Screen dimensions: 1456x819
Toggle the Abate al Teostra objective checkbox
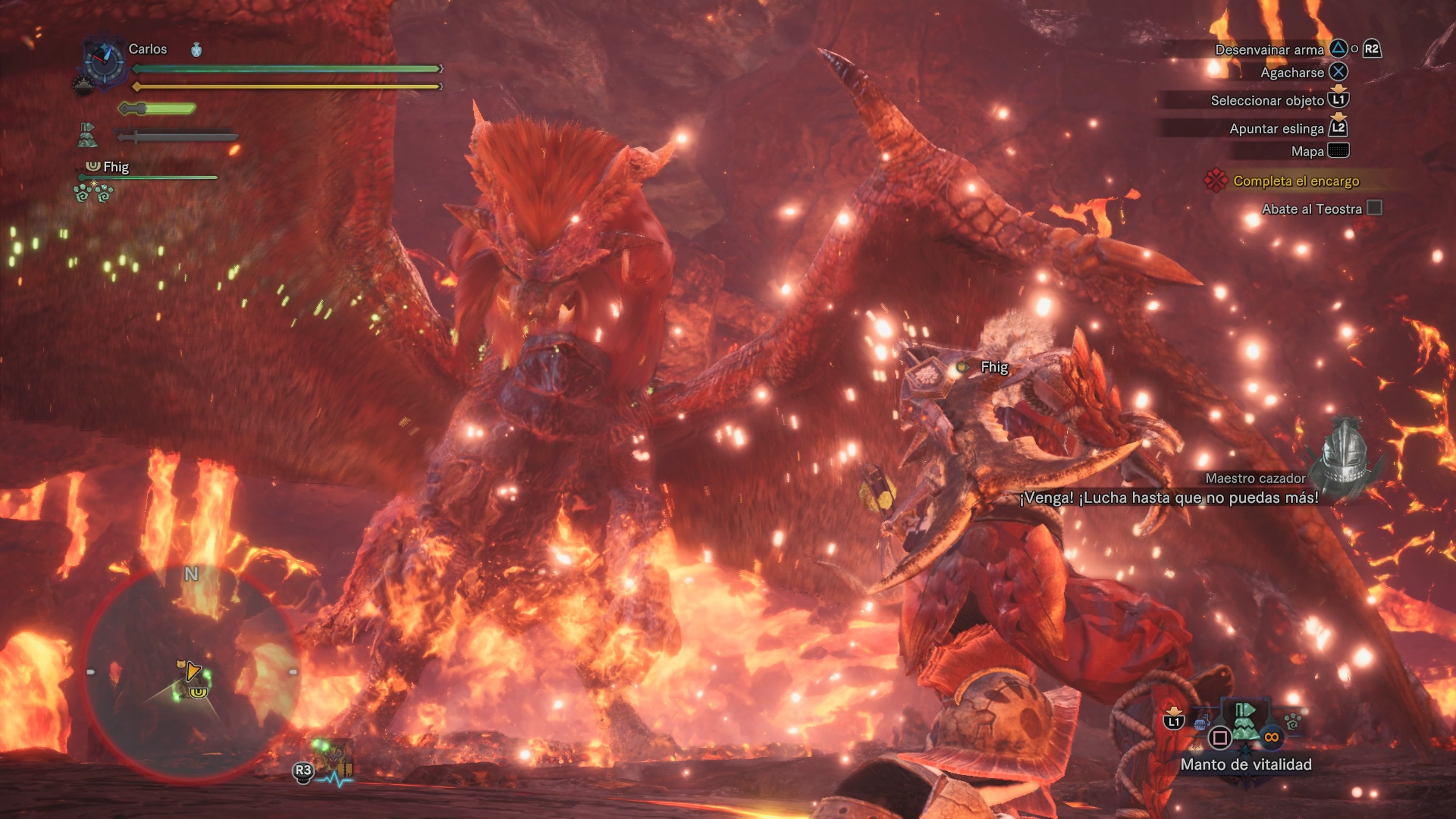coord(1374,208)
